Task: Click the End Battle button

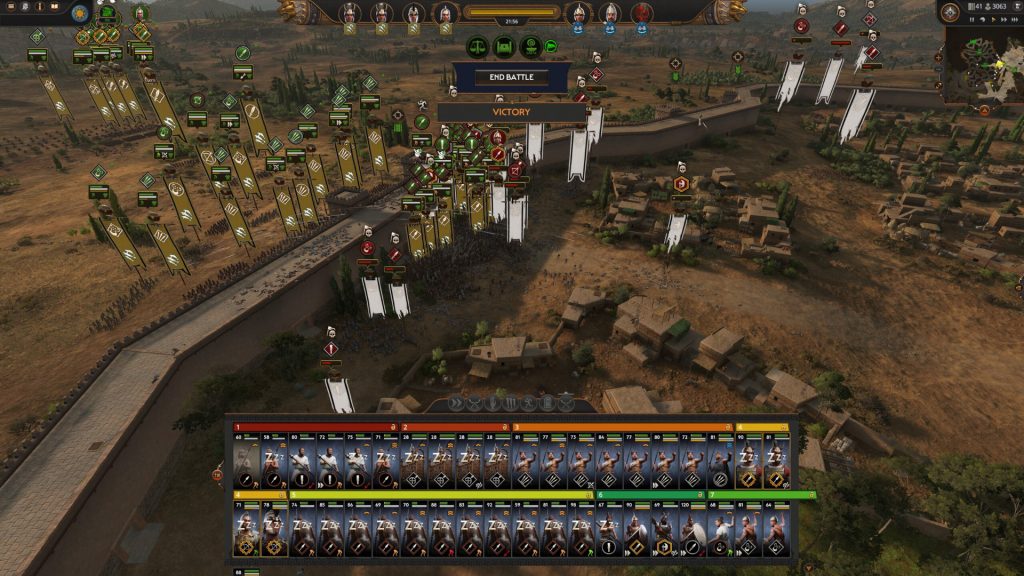Action: click(511, 77)
